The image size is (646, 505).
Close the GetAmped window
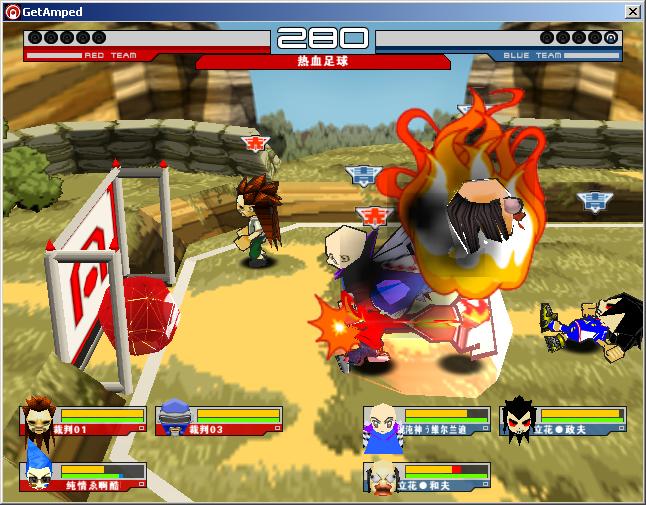click(x=633, y=11)
